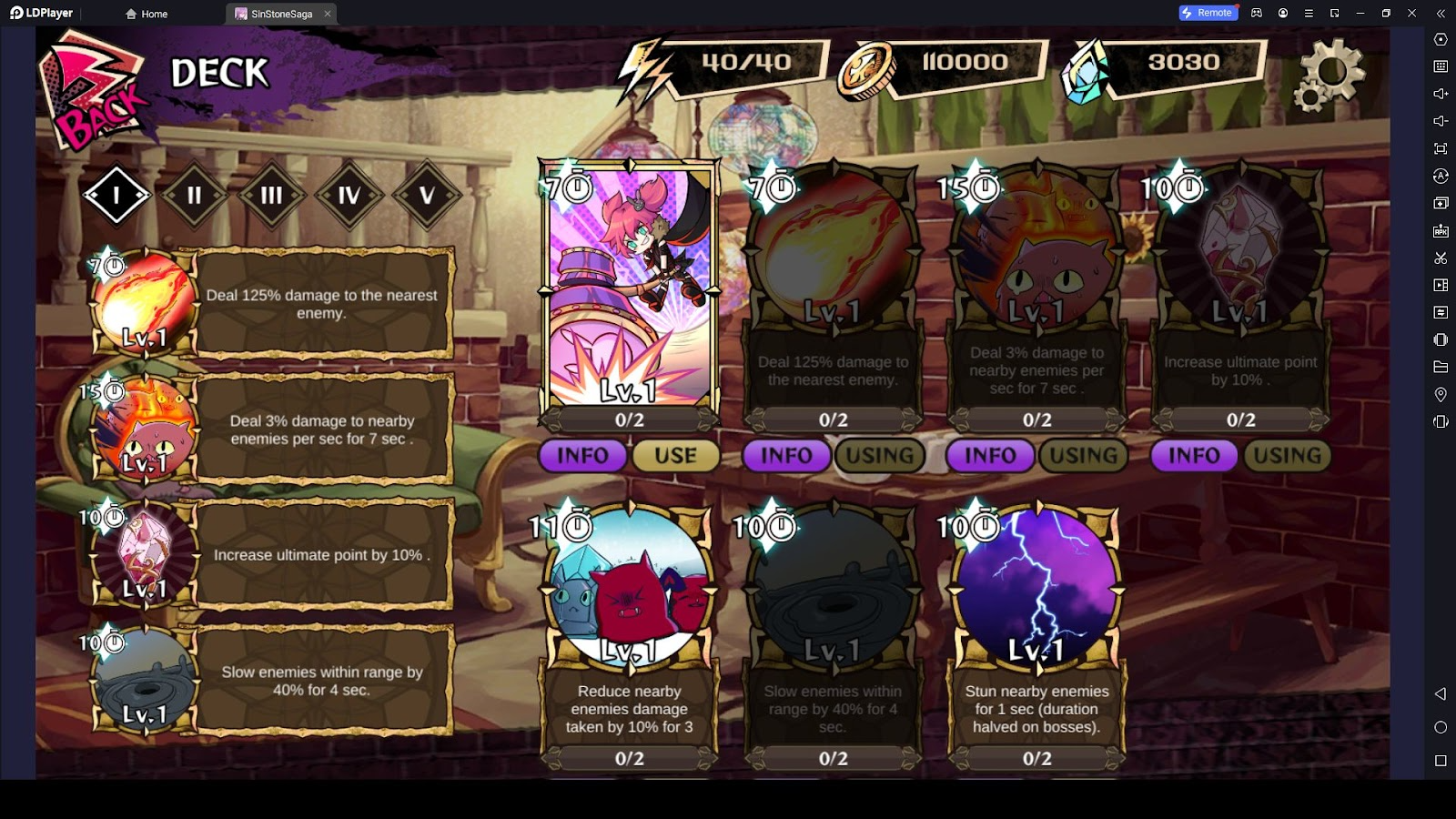This screenshot has height=819, width=1456.
Task: Switch to deck tab II
Action: 194,195
